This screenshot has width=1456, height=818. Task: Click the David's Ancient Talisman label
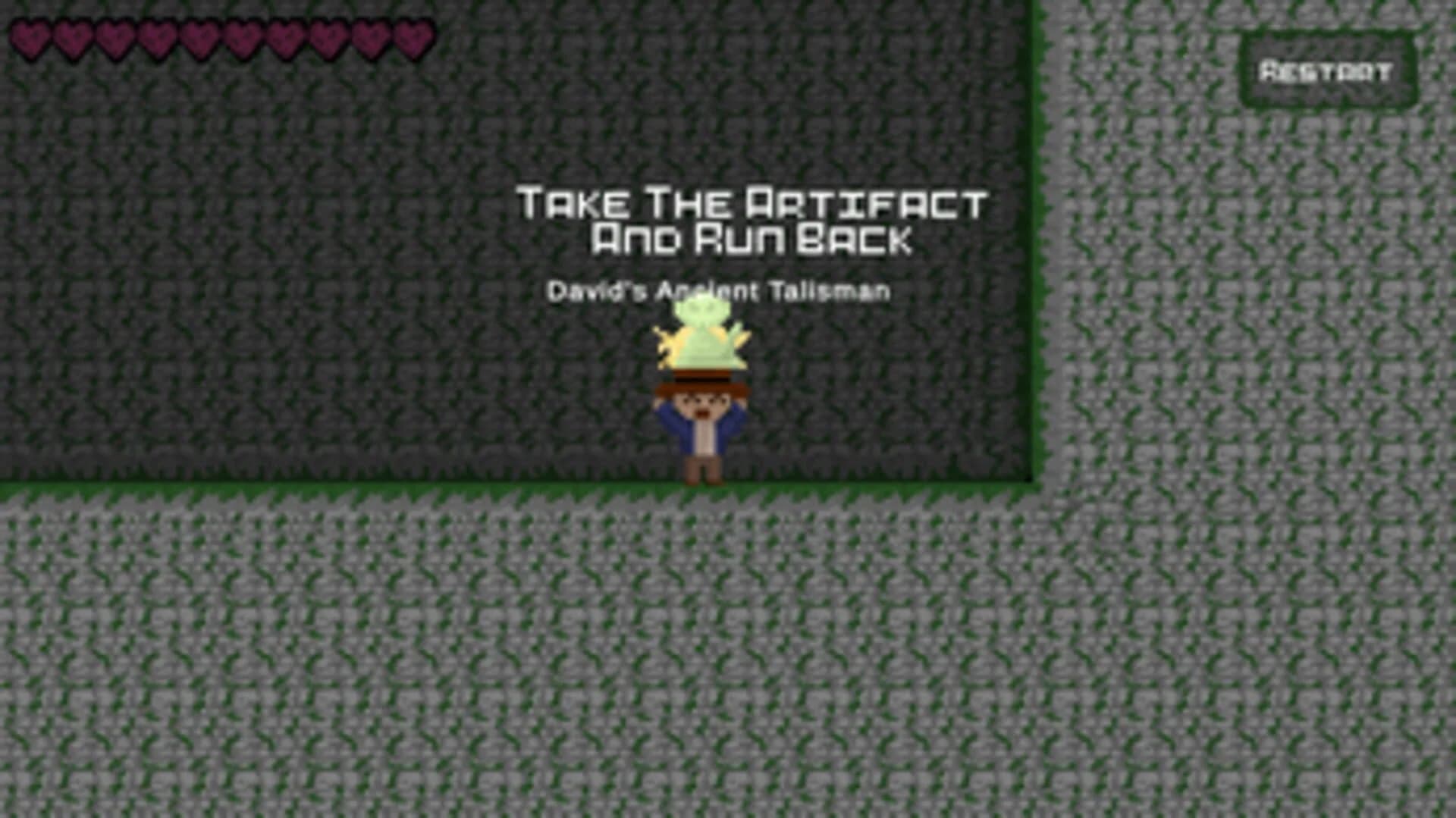720,290
